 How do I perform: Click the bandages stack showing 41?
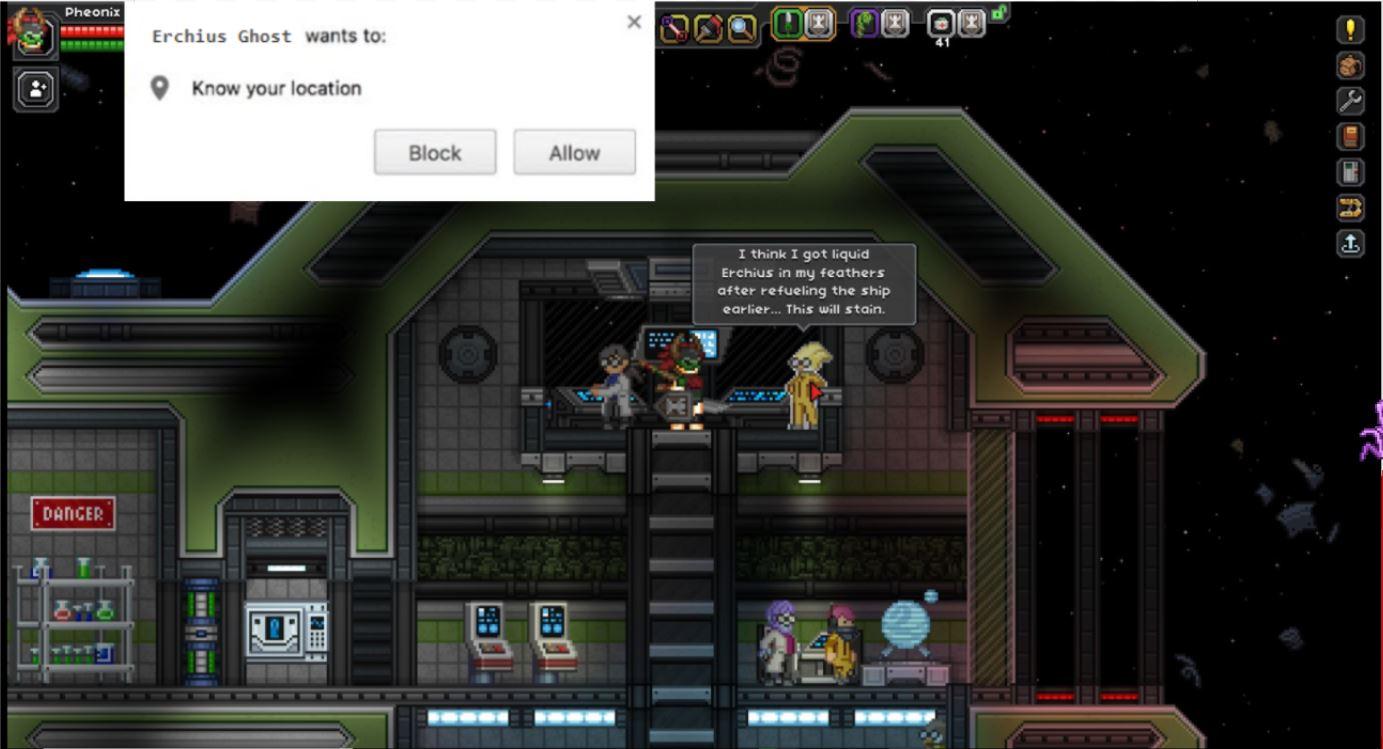click(941, 24)
